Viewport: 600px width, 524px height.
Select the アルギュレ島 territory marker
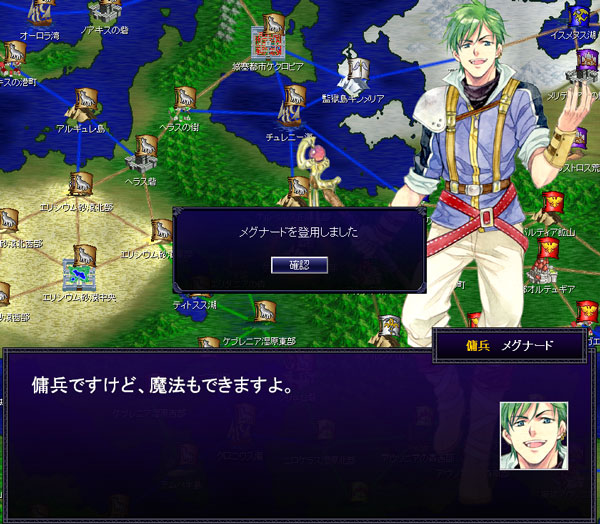click(x=84, y=102)
